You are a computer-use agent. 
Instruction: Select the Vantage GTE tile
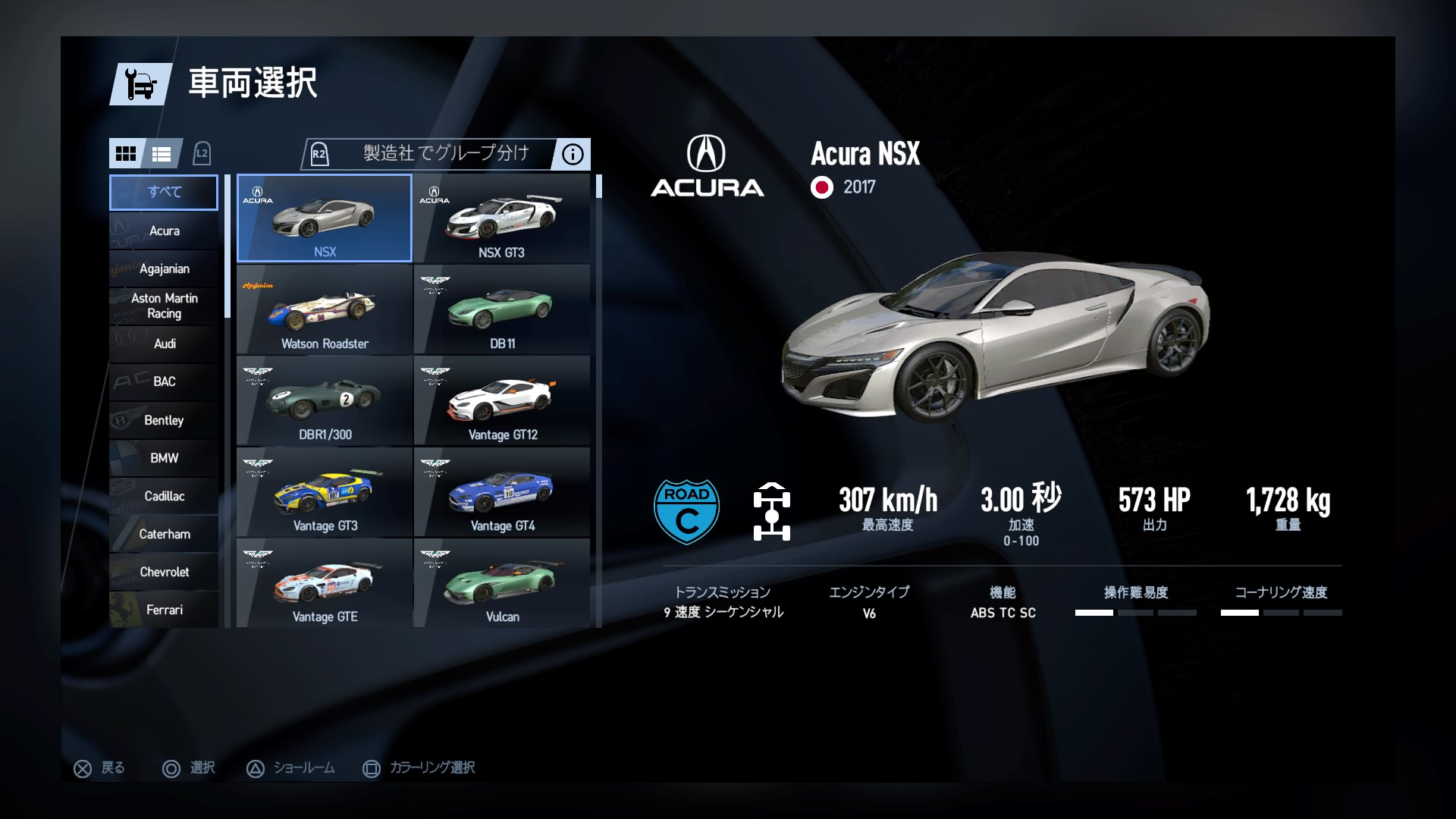325,582
